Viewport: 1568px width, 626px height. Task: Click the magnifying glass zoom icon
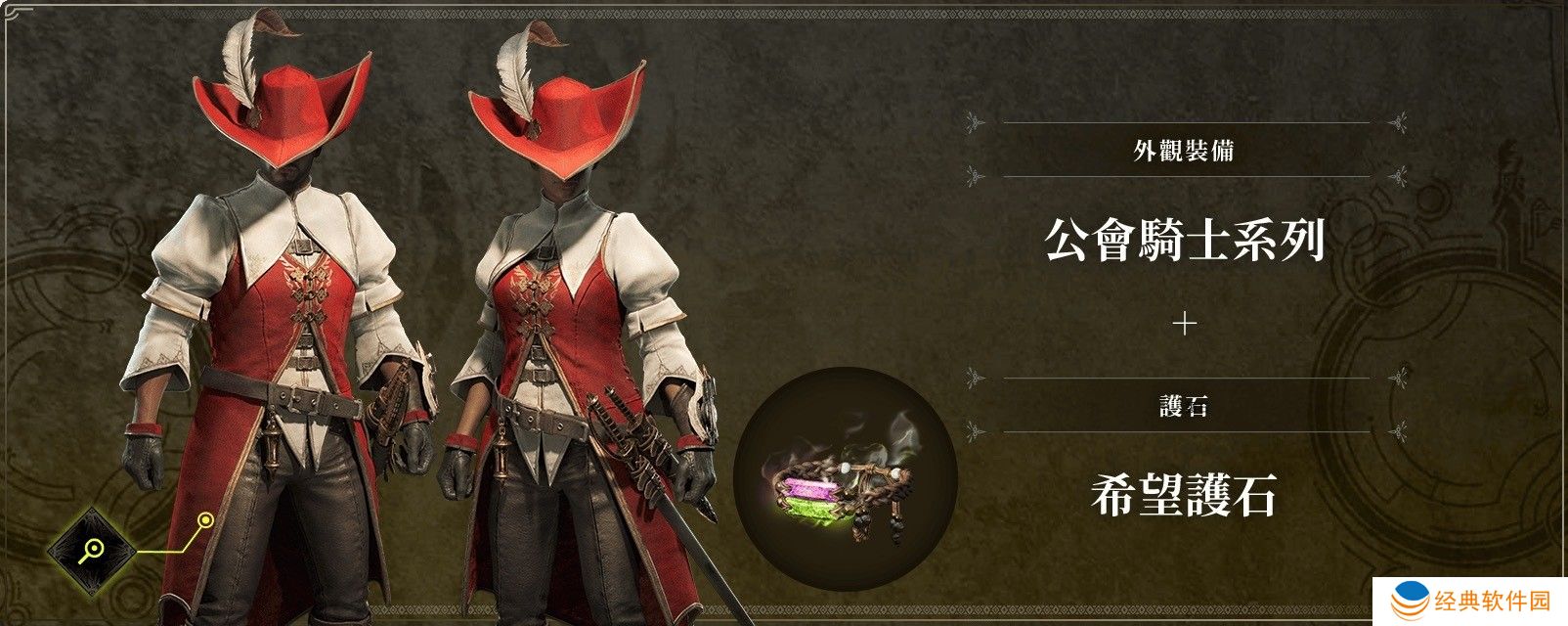pyautogui.click(x=92, y=550)
